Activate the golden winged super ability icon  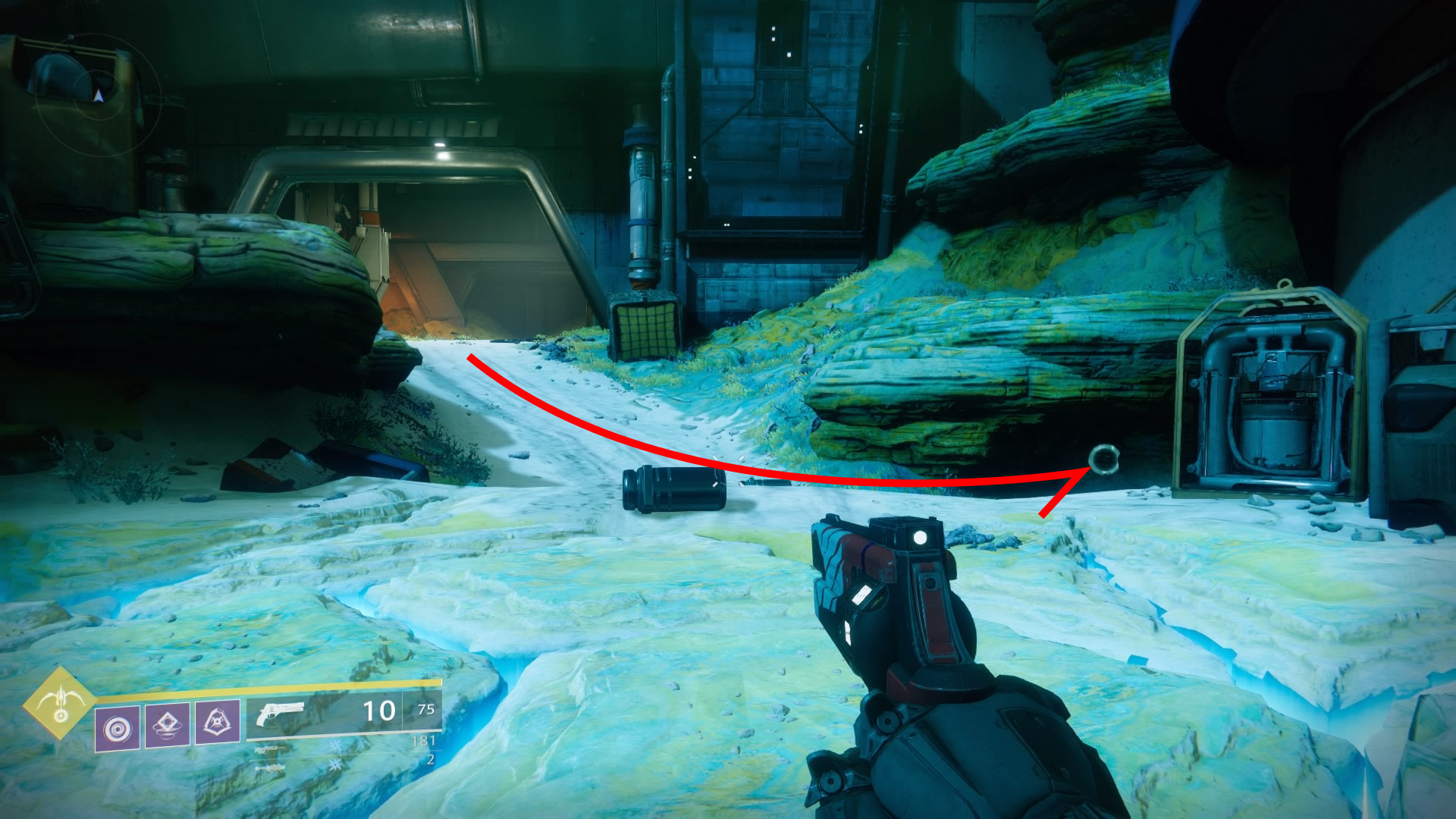pyautogui.click(x=60, y=703)
